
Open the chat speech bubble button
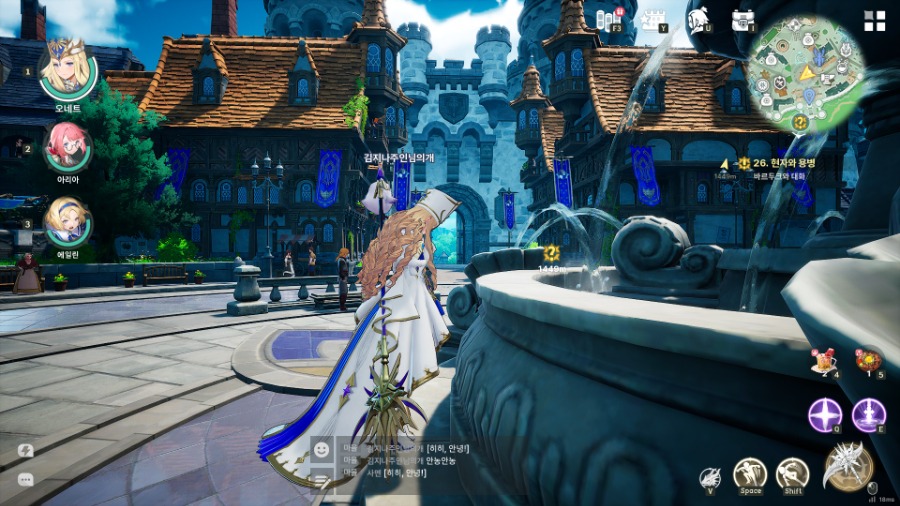click(x=25, y=479)
